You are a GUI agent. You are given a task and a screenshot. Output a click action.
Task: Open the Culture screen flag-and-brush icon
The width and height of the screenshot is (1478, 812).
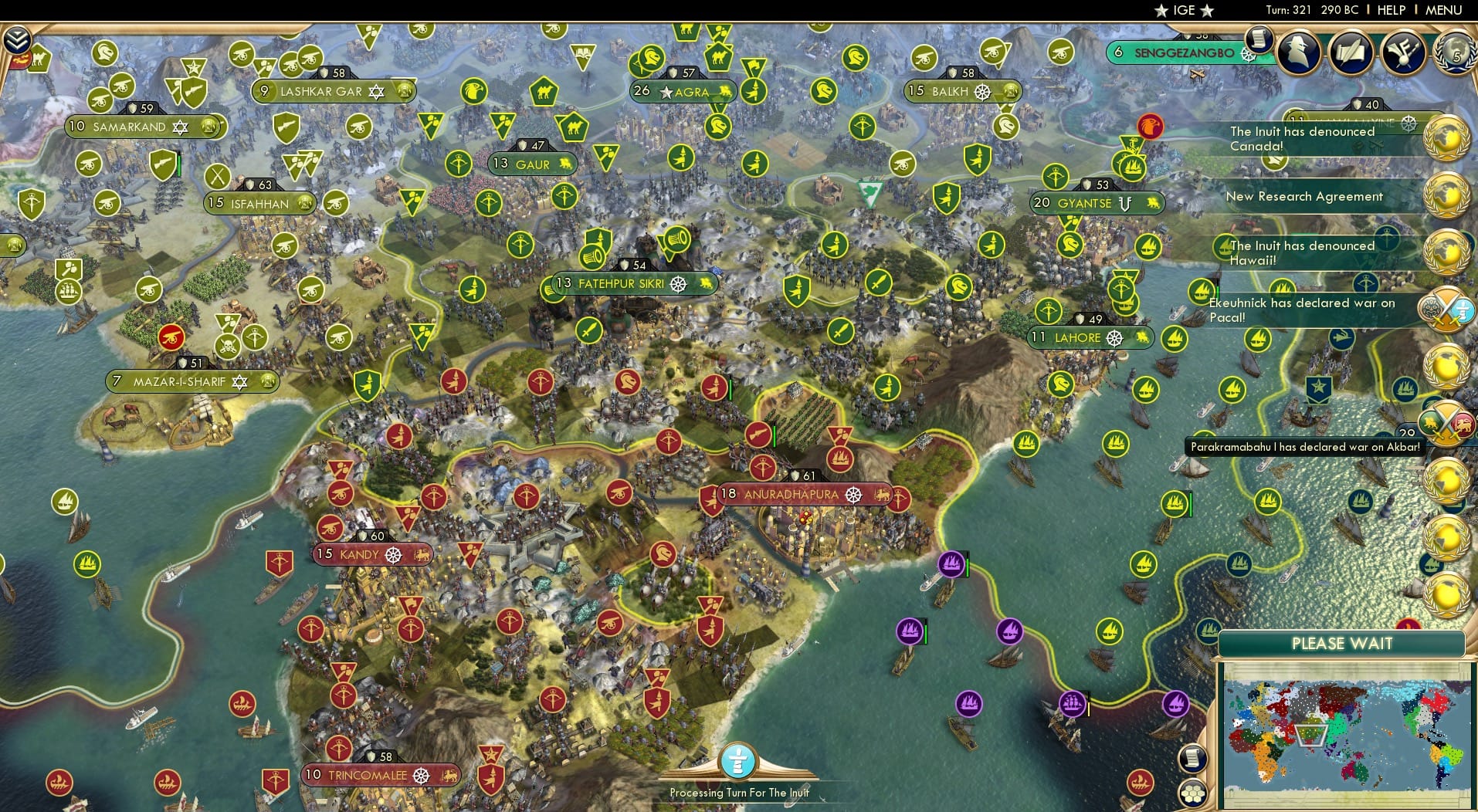pyautogui.click(x=1403, y=51)
